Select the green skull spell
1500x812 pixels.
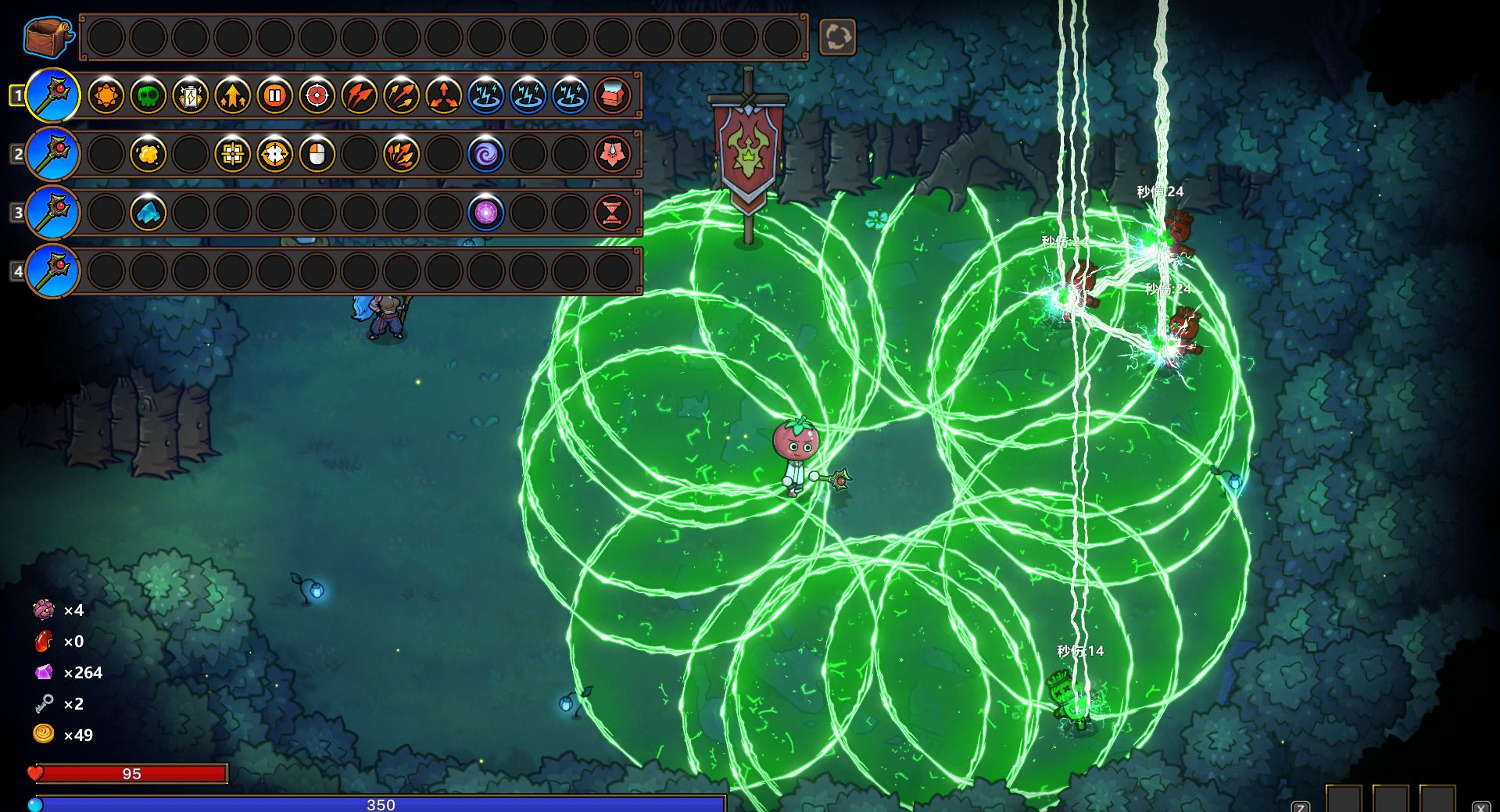(148, 96)
